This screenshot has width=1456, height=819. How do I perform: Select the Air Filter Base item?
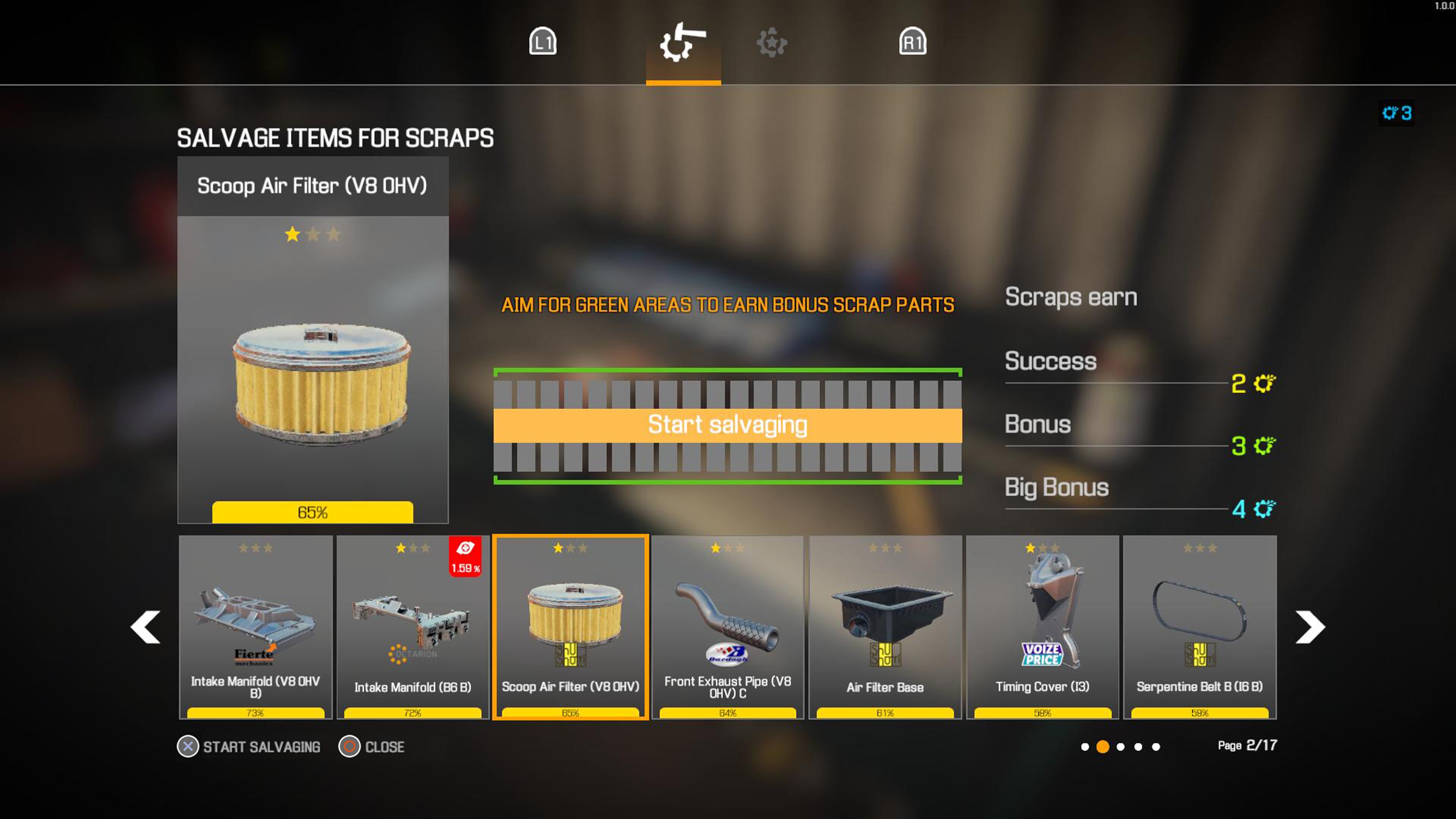(885, 627)
